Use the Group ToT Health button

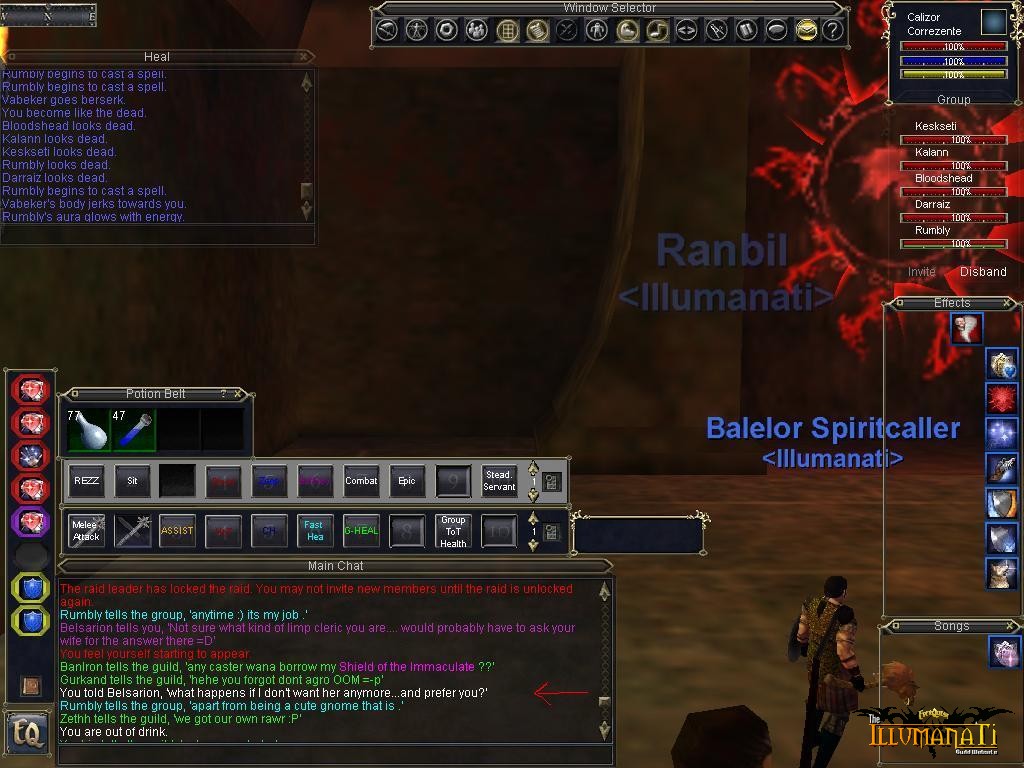pyautogui.click(x=453, y=531)
